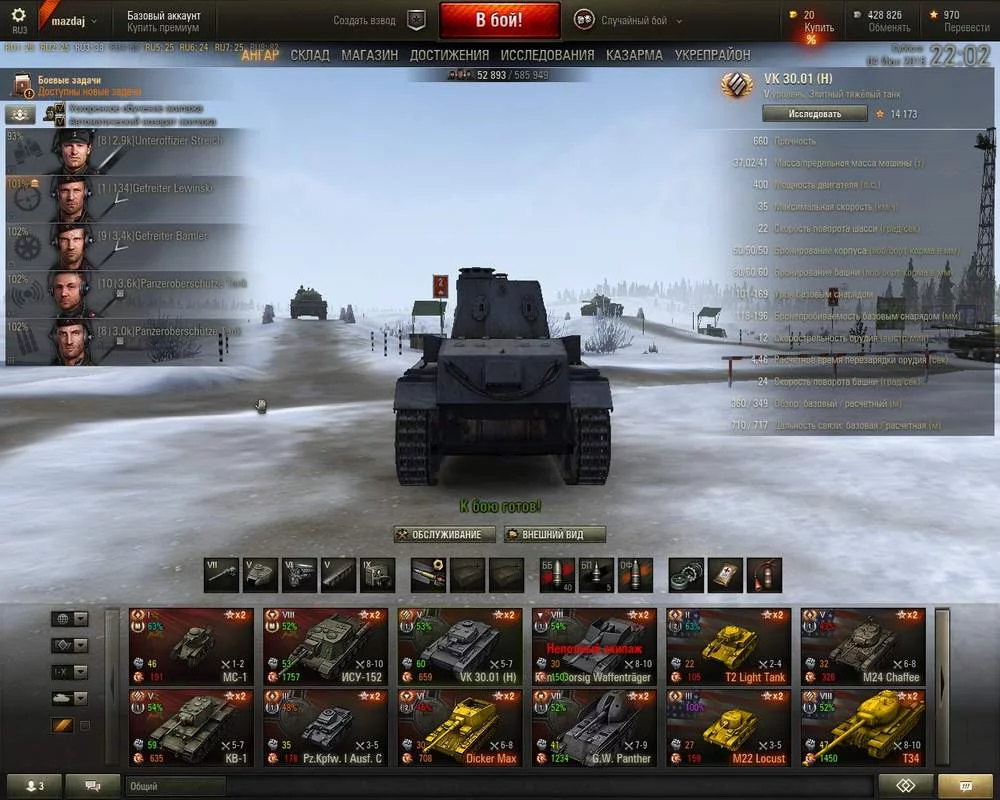Open the Склад tab
The width and height of the screenshot is (1000, 800).
tap(309, 55)
